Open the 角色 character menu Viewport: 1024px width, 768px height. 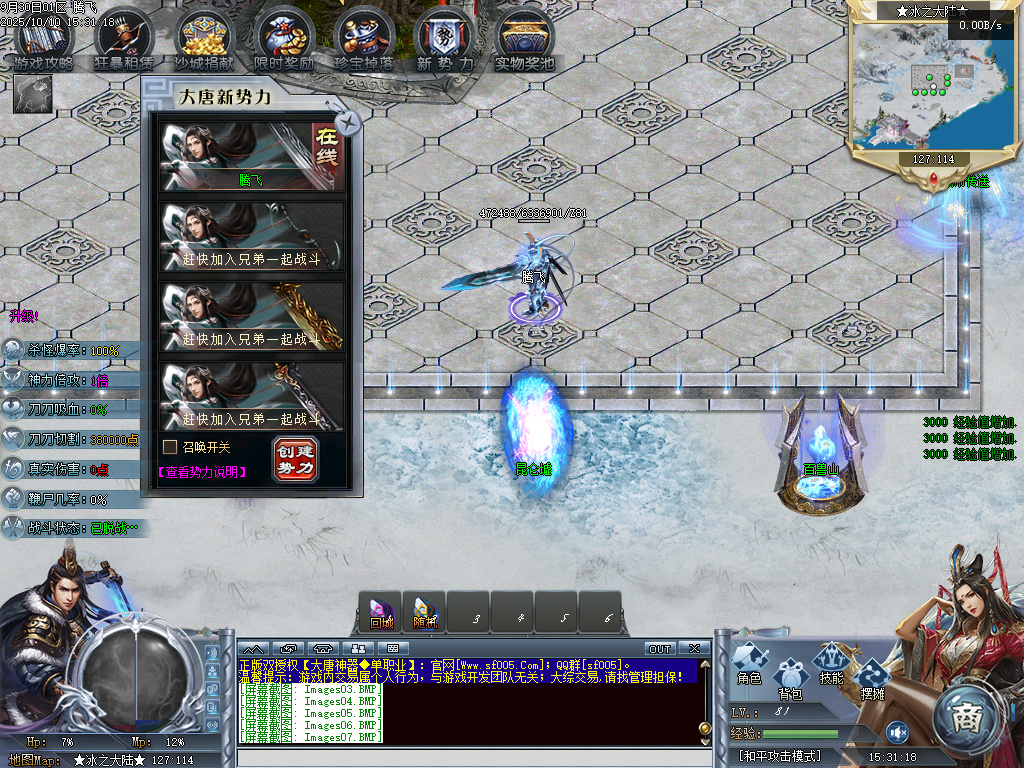coord(749,665)
